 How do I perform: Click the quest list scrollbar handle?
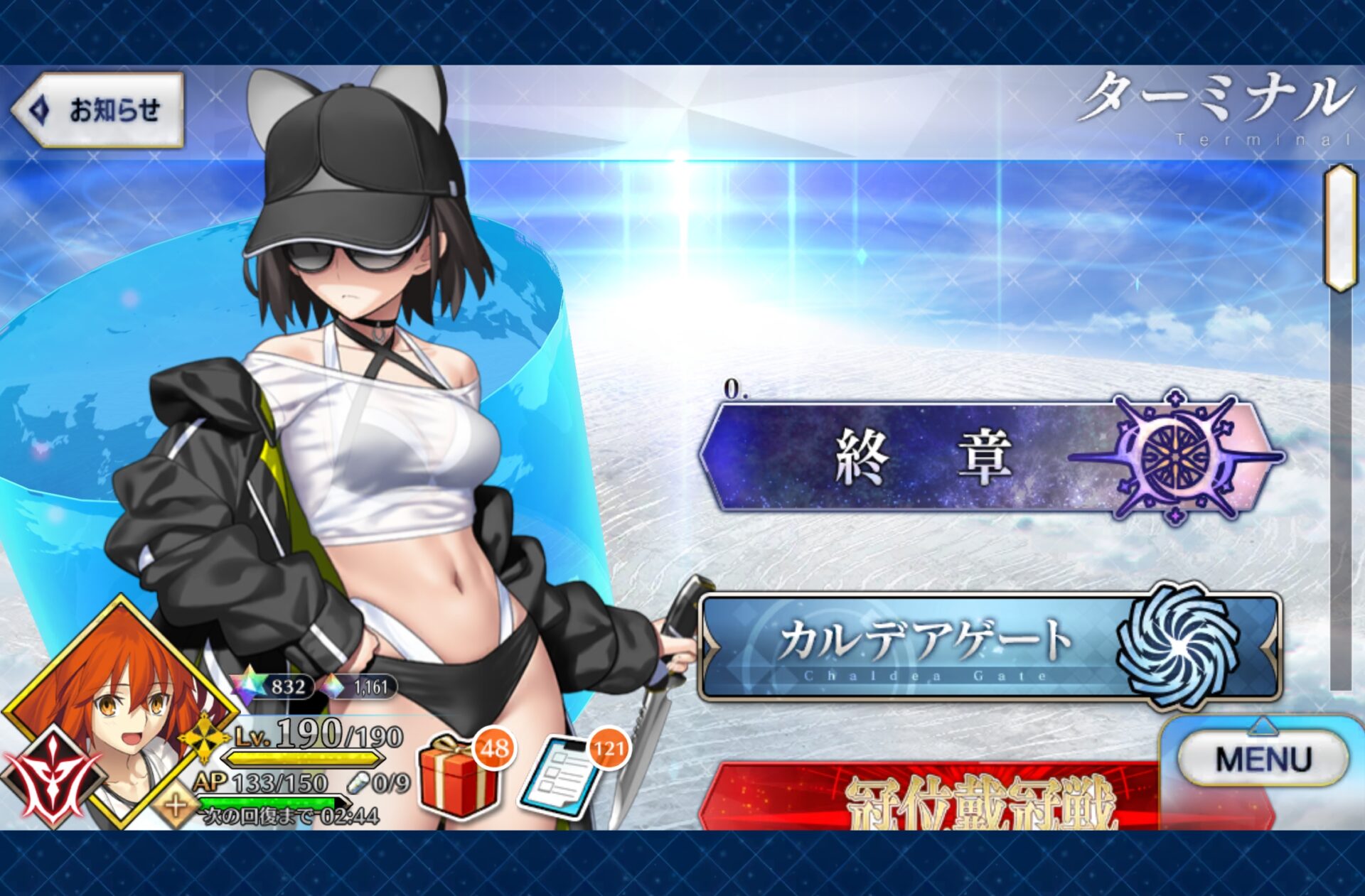[1341, 227]
